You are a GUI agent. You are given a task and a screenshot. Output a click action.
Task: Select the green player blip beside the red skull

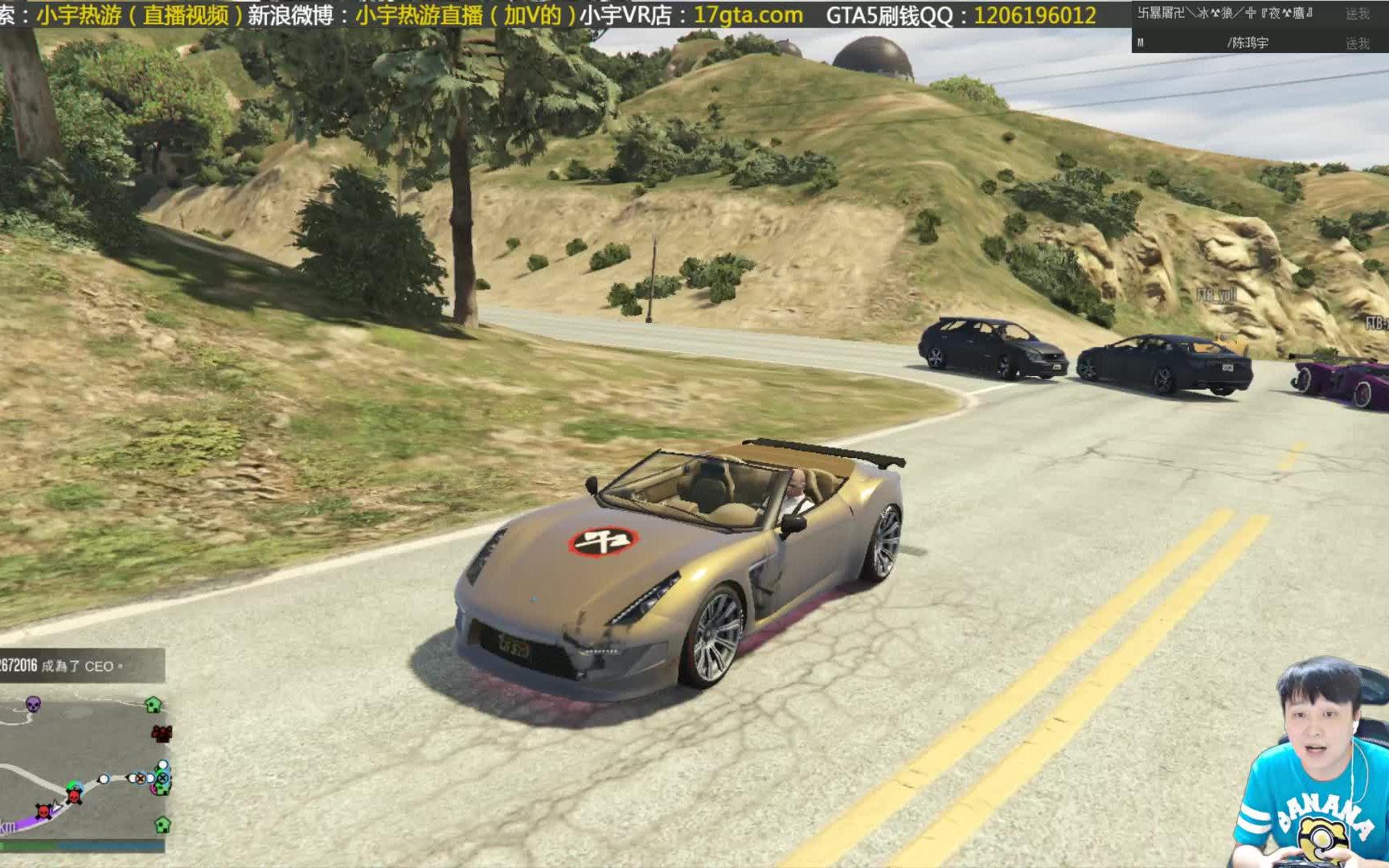tap(72, 784)
